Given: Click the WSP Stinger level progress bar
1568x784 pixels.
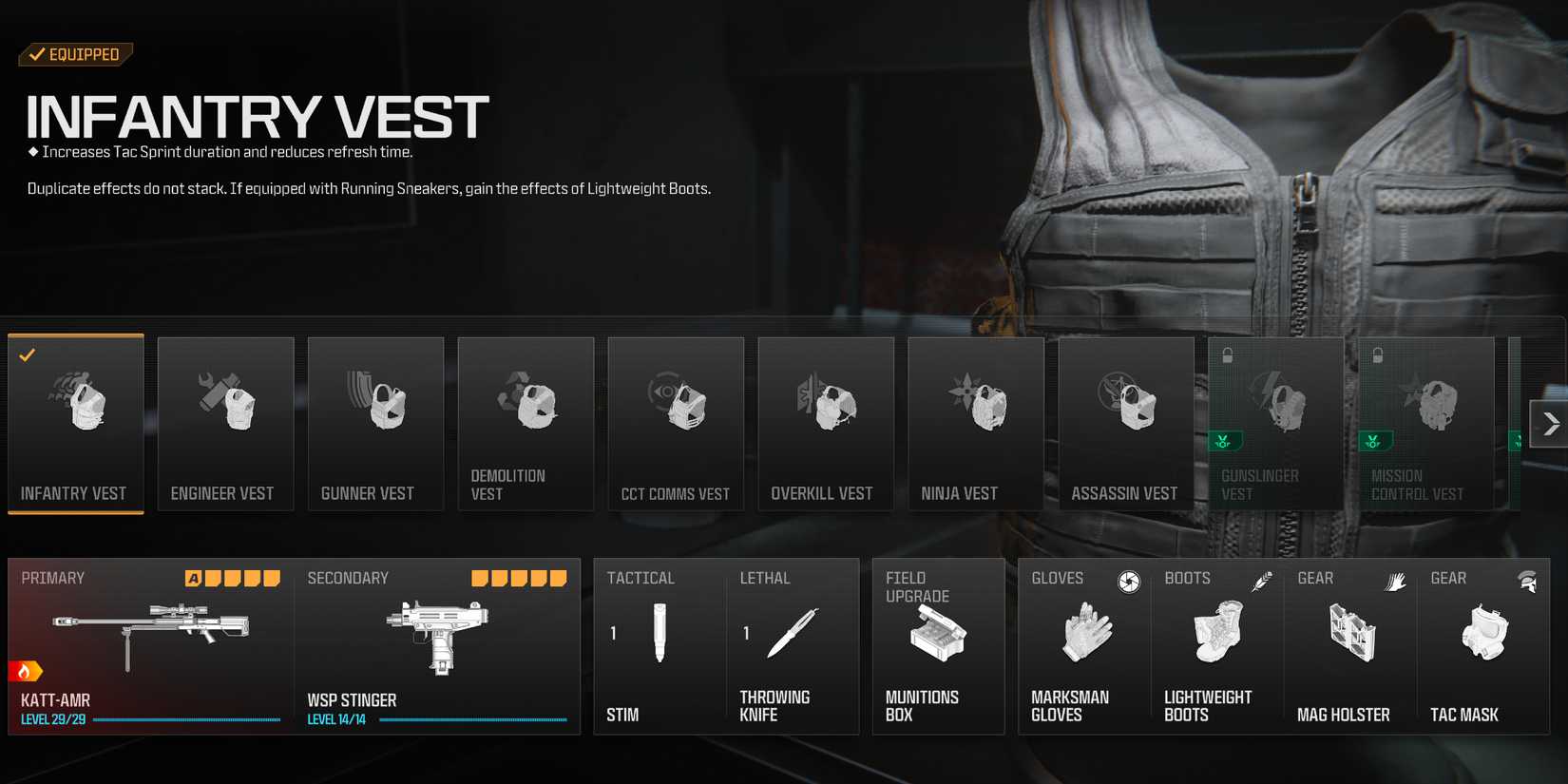Looking at the screenshot, I should click(x=473, y=721).
